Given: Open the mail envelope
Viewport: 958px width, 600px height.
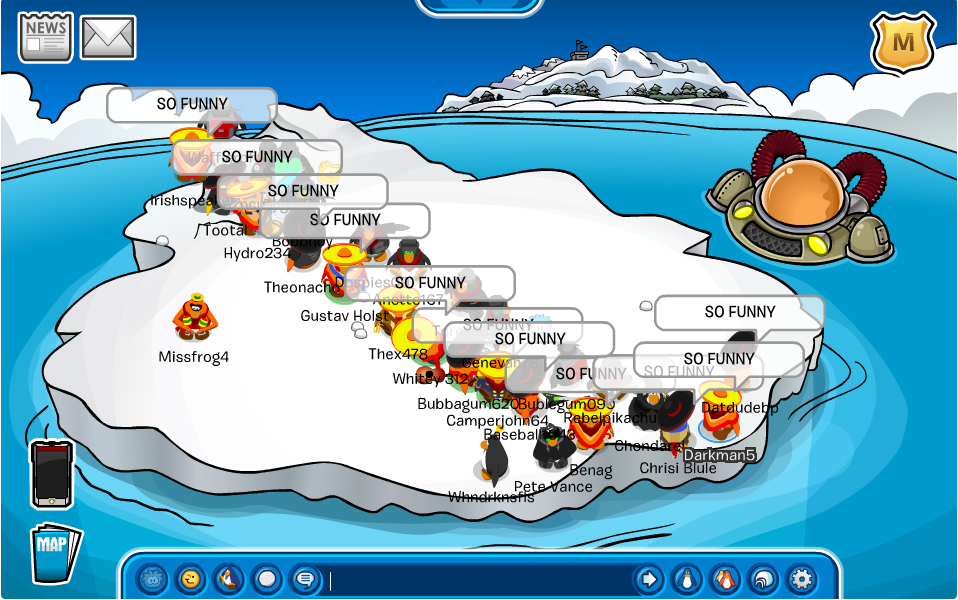Looking at the screenshot, I should [x=108, y=38].
